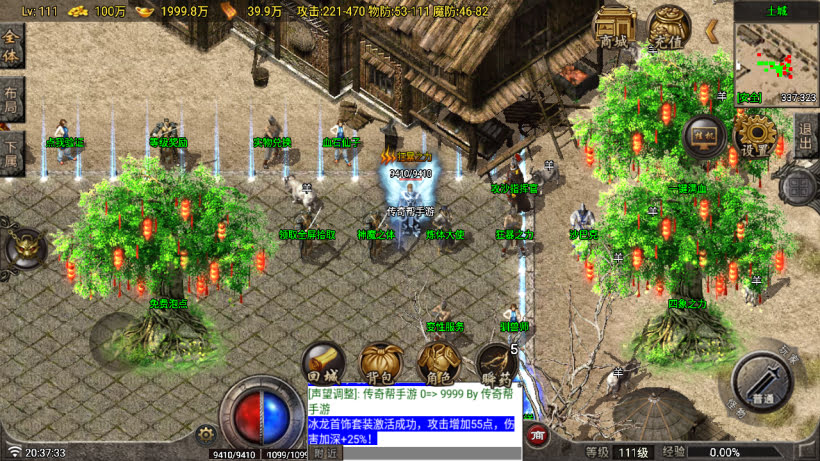Open the four-square grid stone button

tap(798, 186)
